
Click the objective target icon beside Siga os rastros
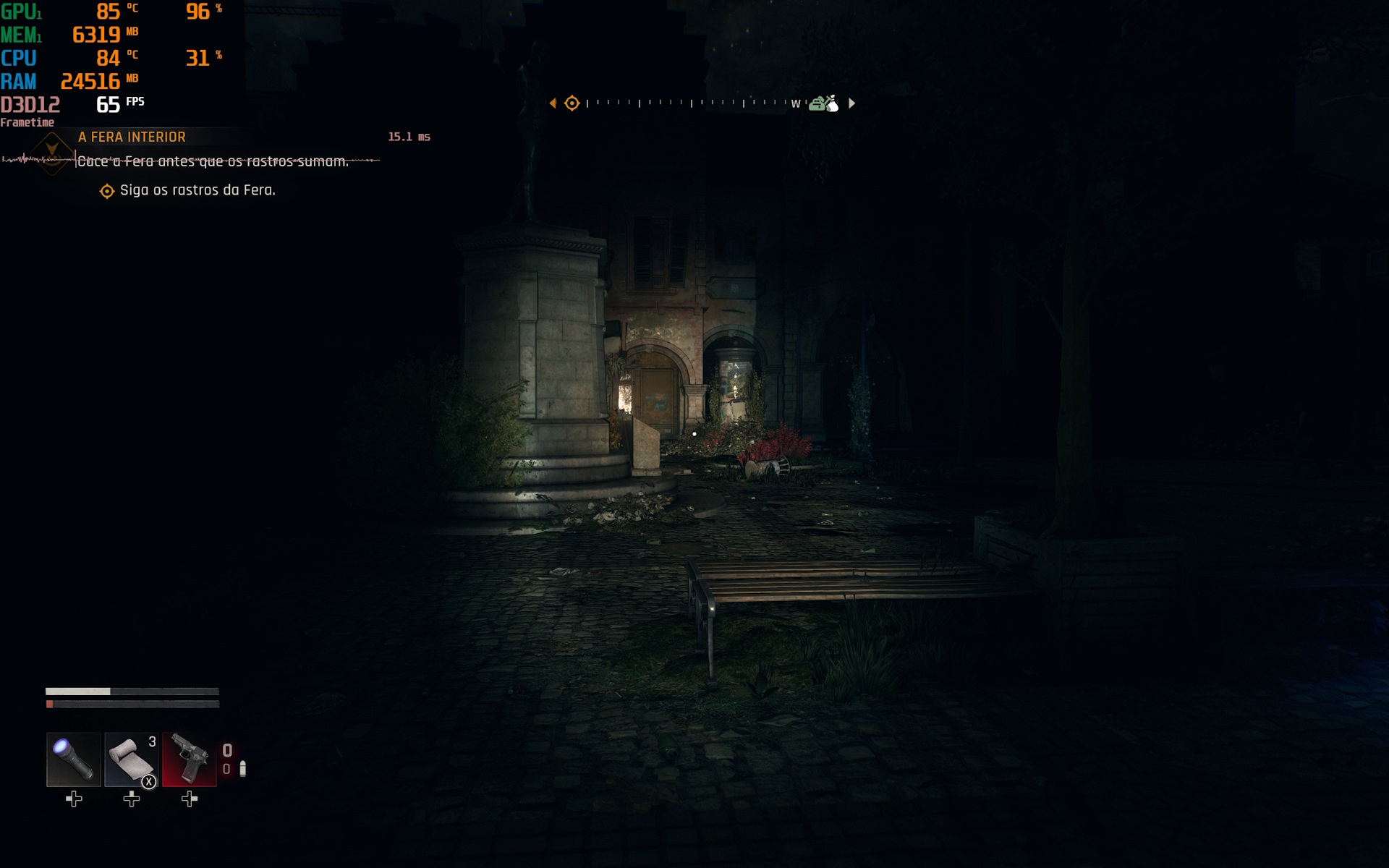(x=106, y=190)
